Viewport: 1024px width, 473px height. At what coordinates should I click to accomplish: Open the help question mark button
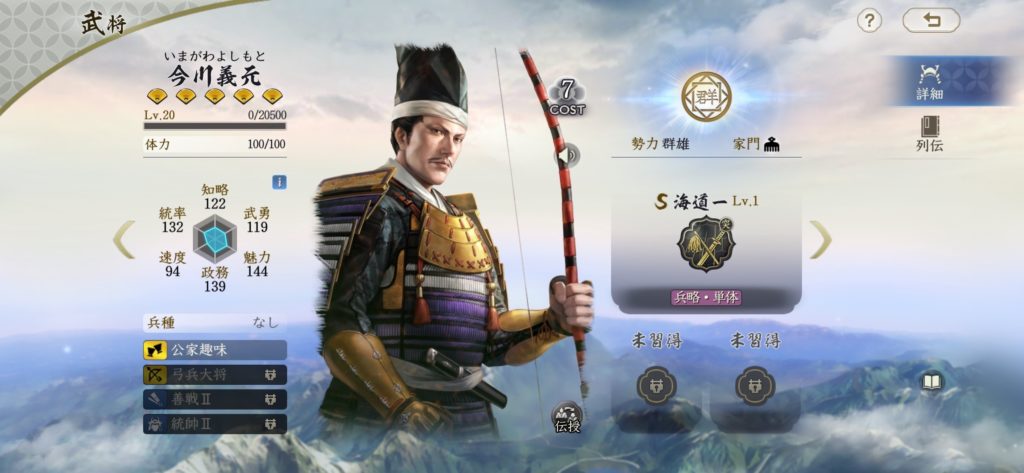tap(869, 21)
